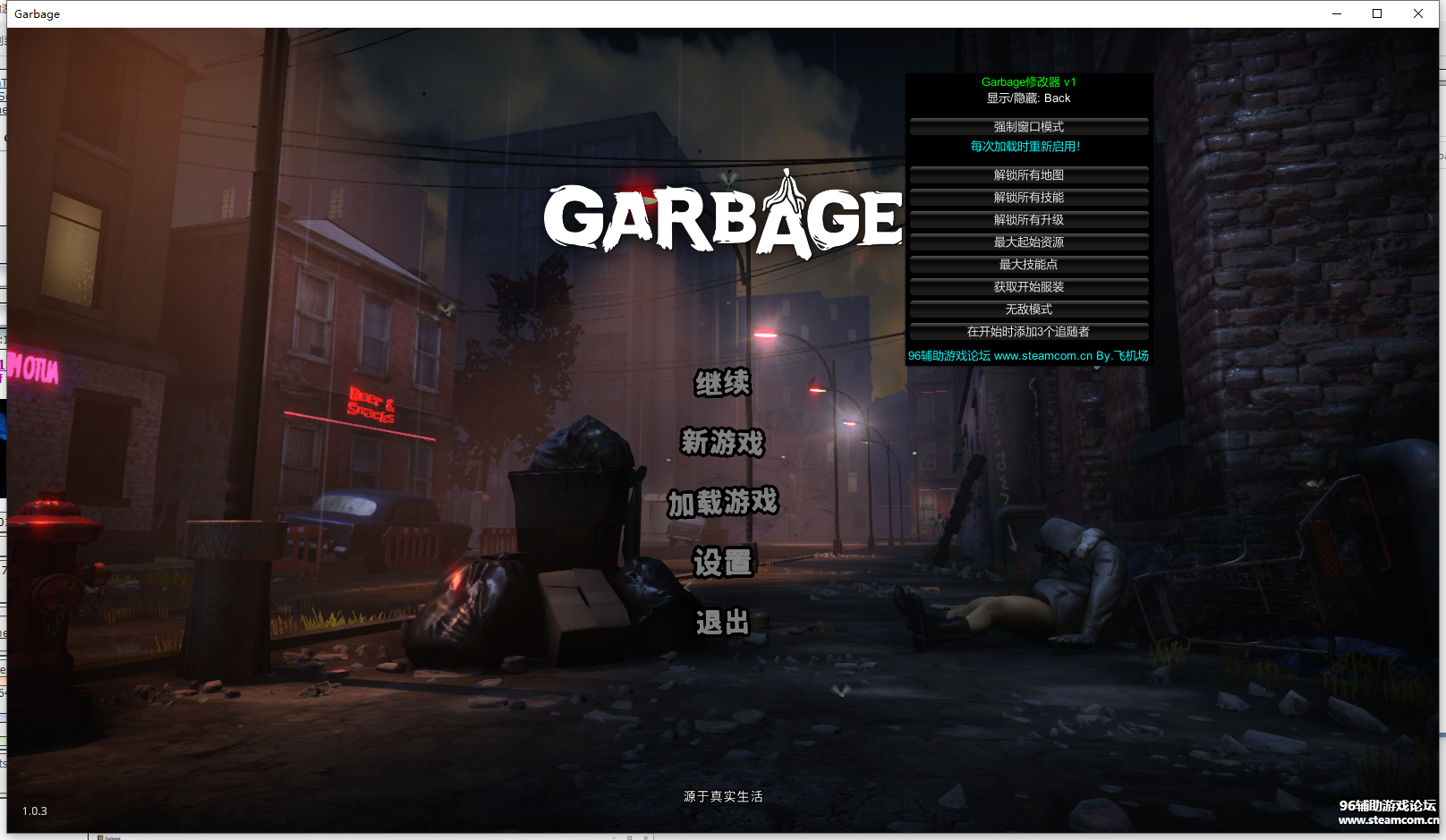Open the 加载游戏 load game menu
1446x840 pixels.
click(723, 503)
